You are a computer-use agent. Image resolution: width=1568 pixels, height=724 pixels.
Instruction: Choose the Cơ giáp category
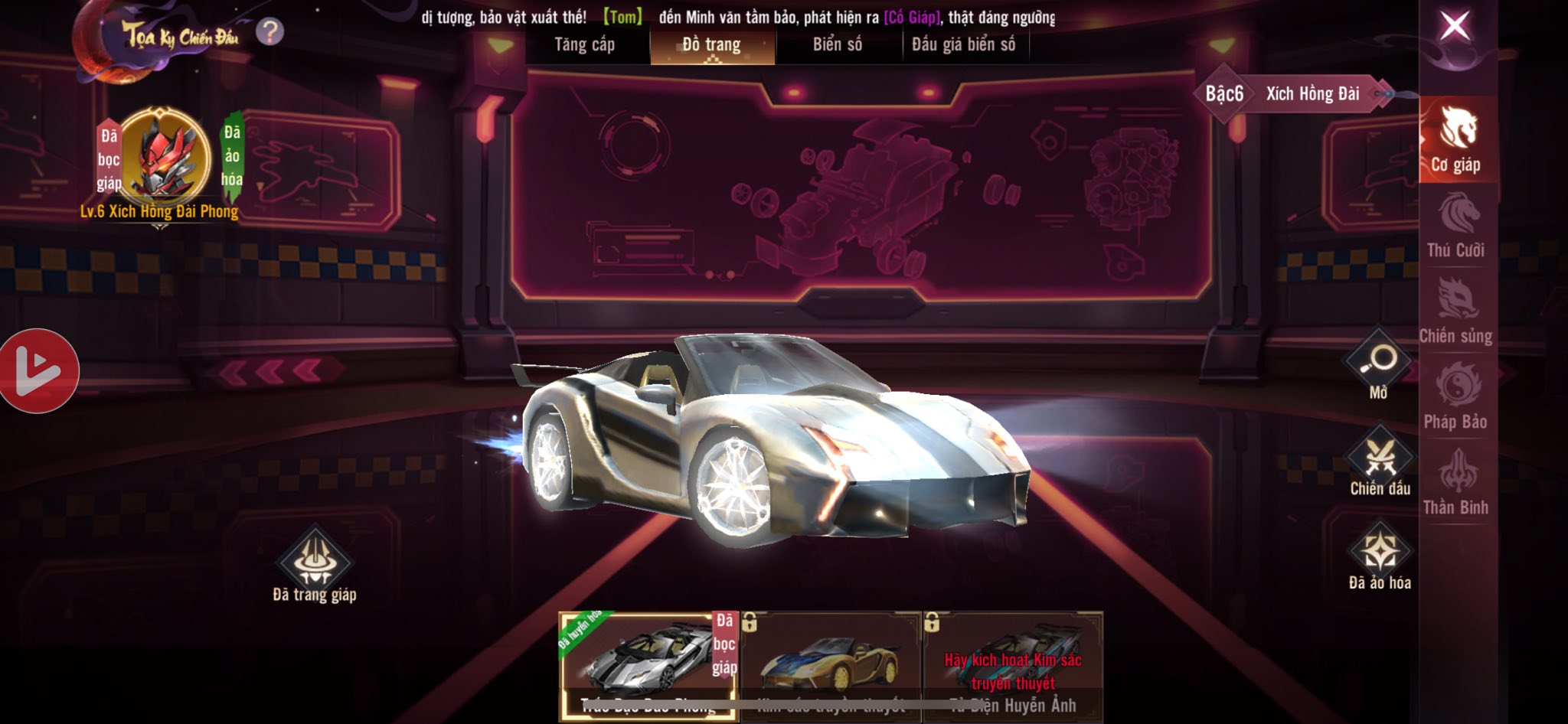click(1456, 141)
